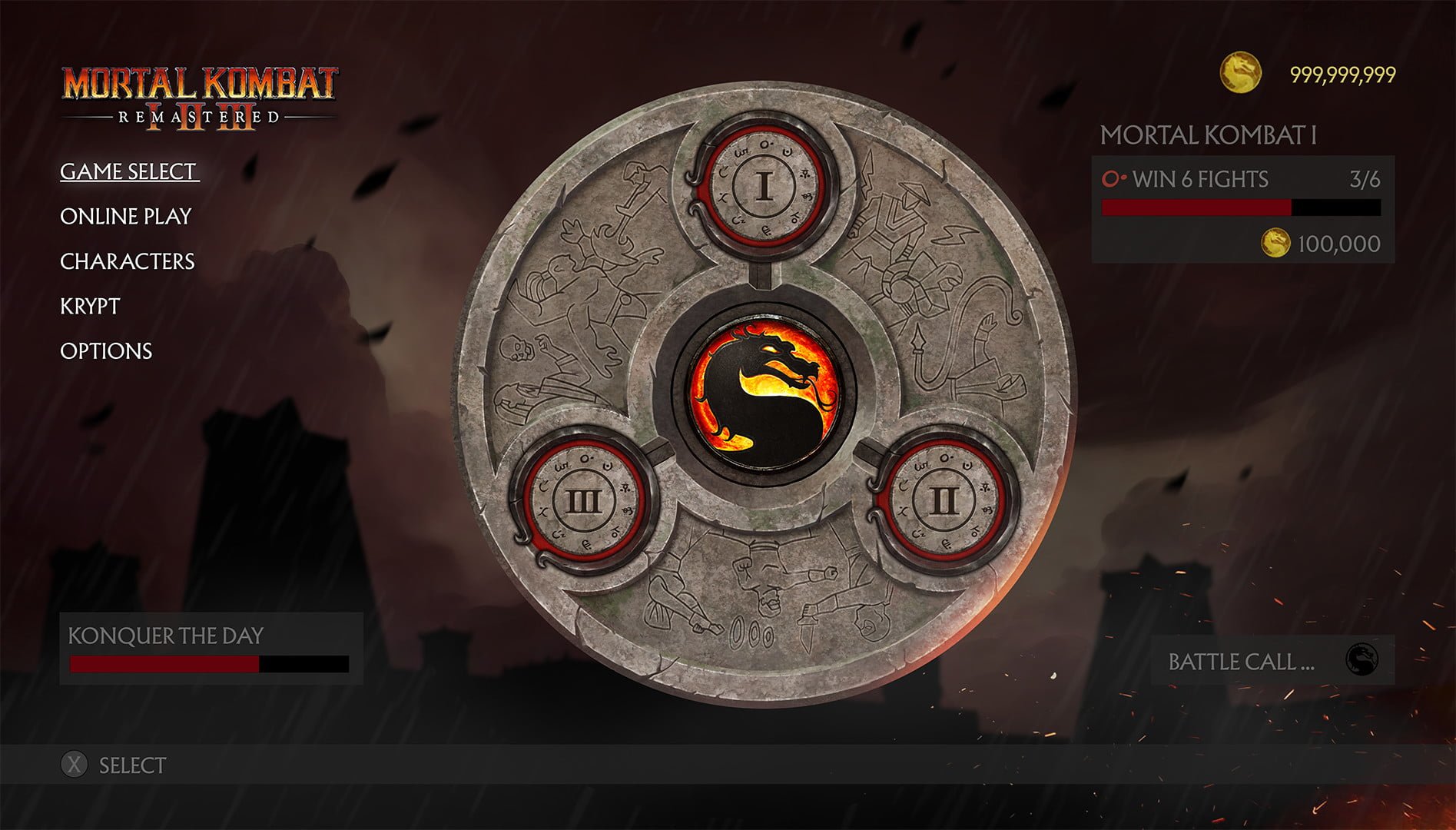The height and width of the screenshot is (830, 1456).
Task: Select Characters from the main menu
Action: pyautogui.click(x=128, y=261)
